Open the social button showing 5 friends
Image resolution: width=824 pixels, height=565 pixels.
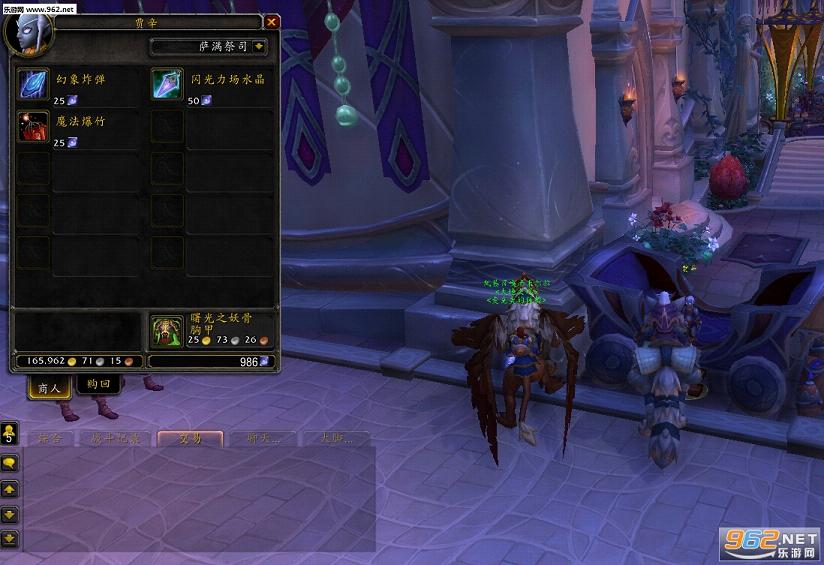click(10, 433)
